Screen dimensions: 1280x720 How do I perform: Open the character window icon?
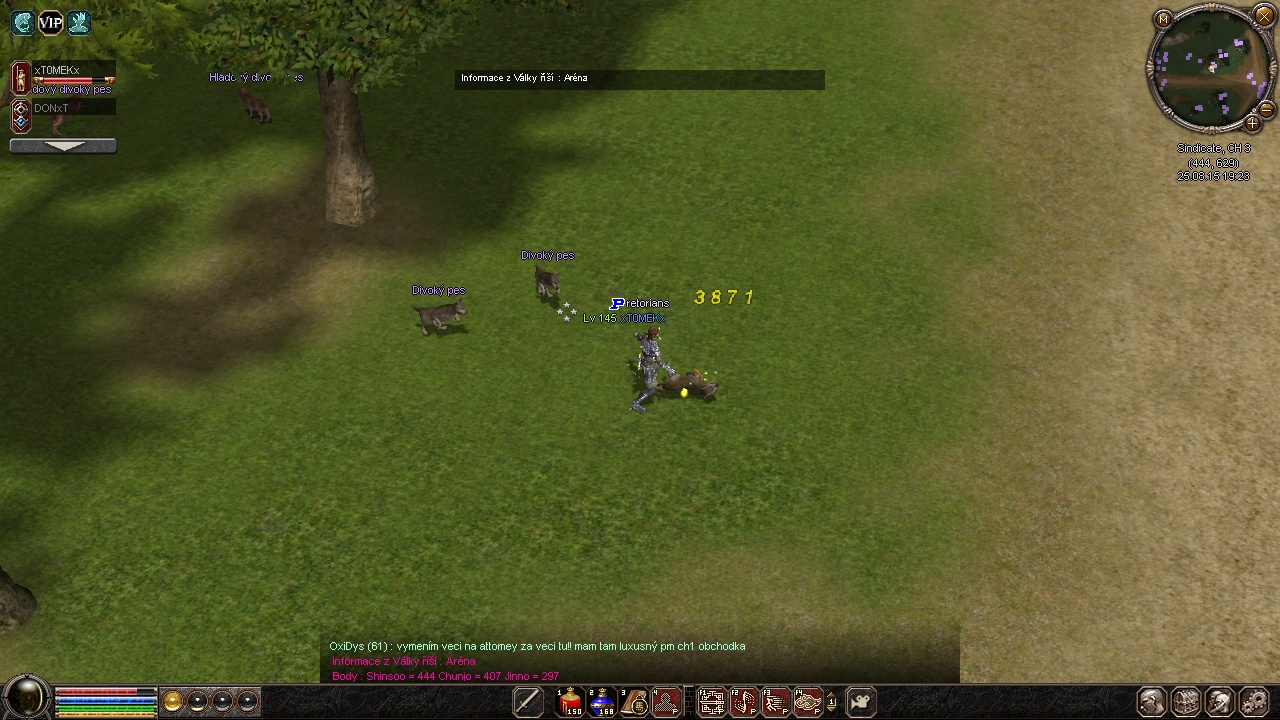1152,702
